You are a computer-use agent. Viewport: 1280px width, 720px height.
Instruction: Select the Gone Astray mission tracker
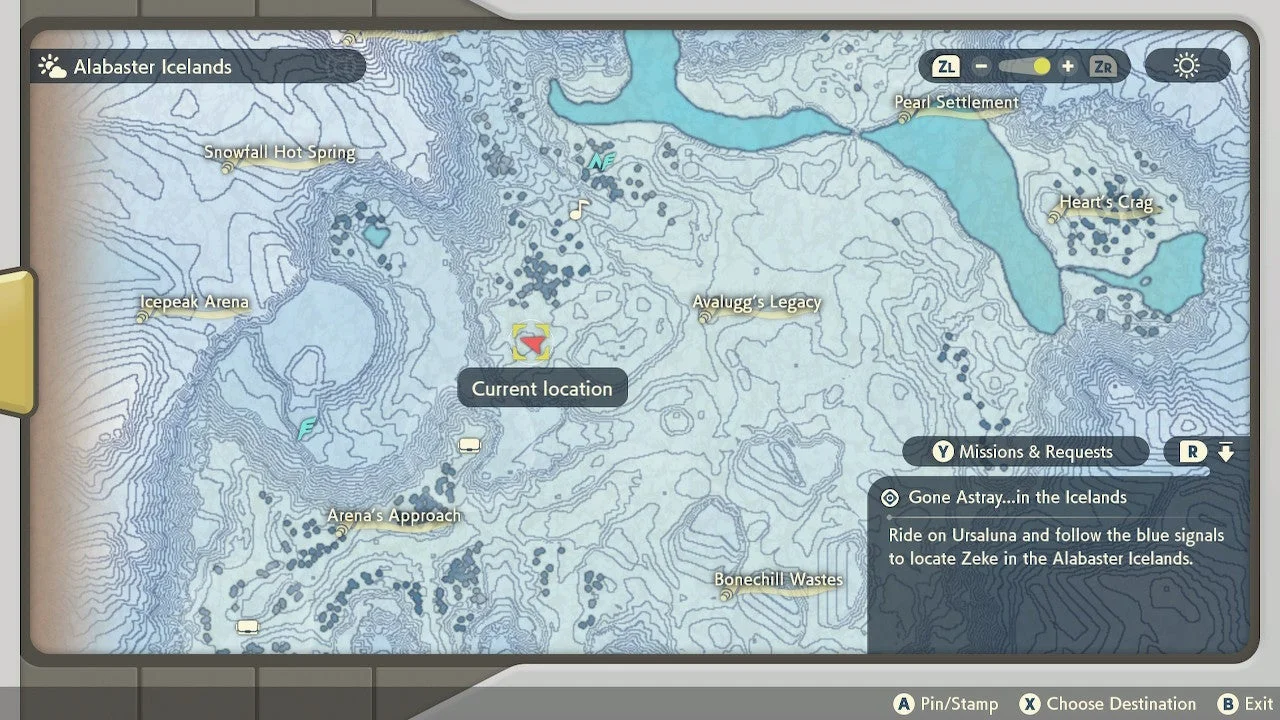point(1017,498)
